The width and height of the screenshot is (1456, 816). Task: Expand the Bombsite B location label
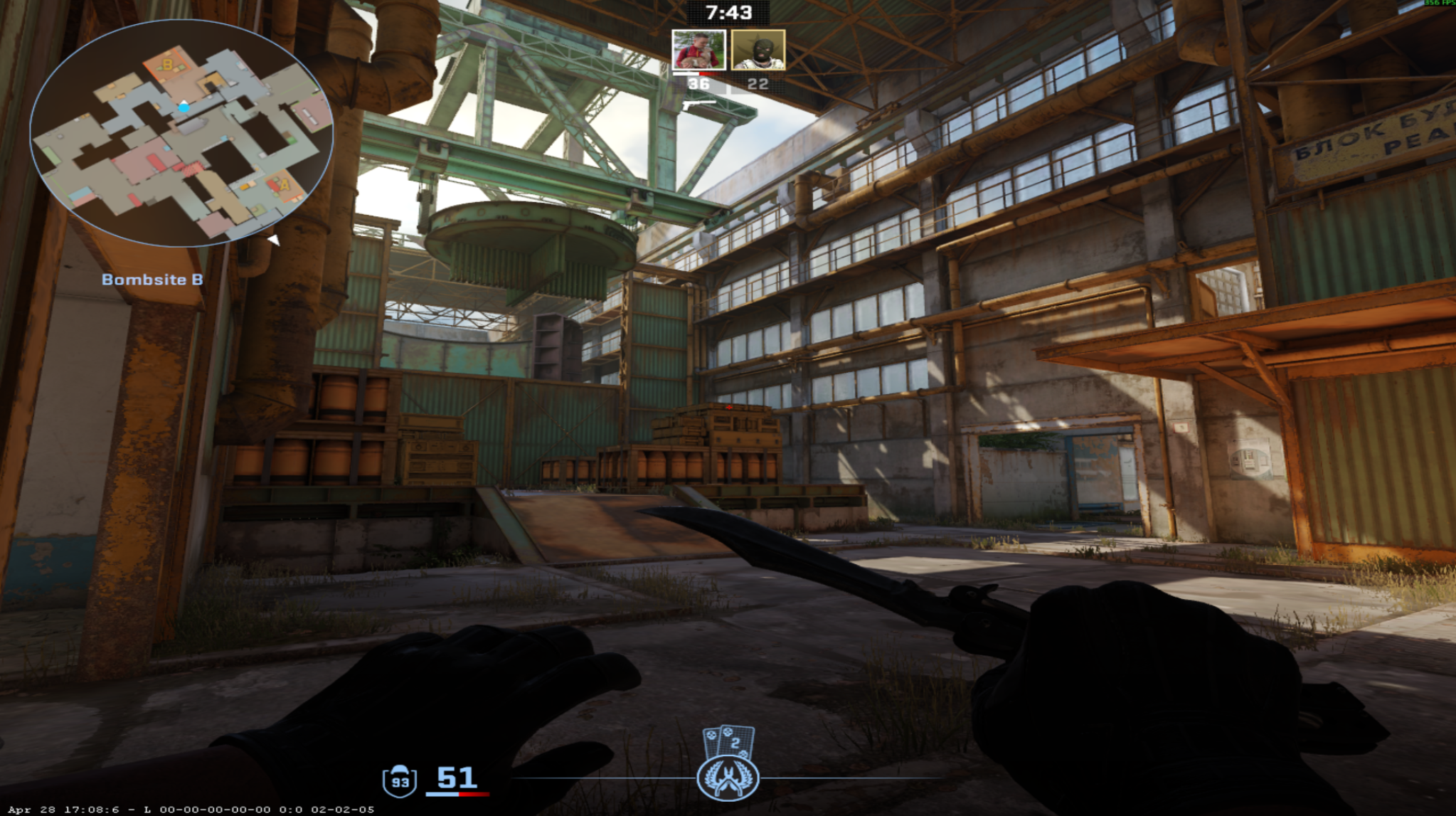tap(152, 280)
